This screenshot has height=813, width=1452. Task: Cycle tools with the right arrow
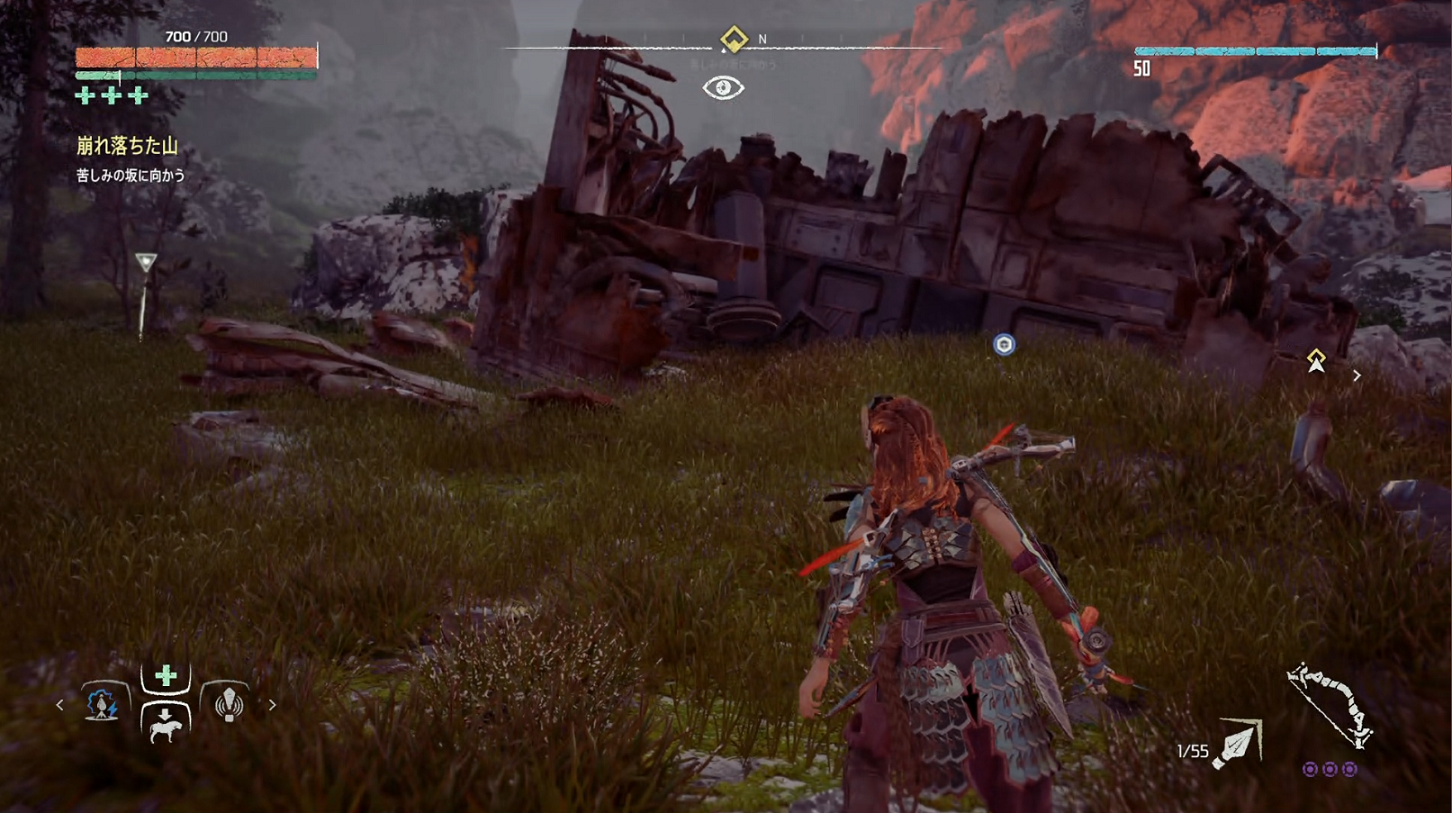point(272,705)
